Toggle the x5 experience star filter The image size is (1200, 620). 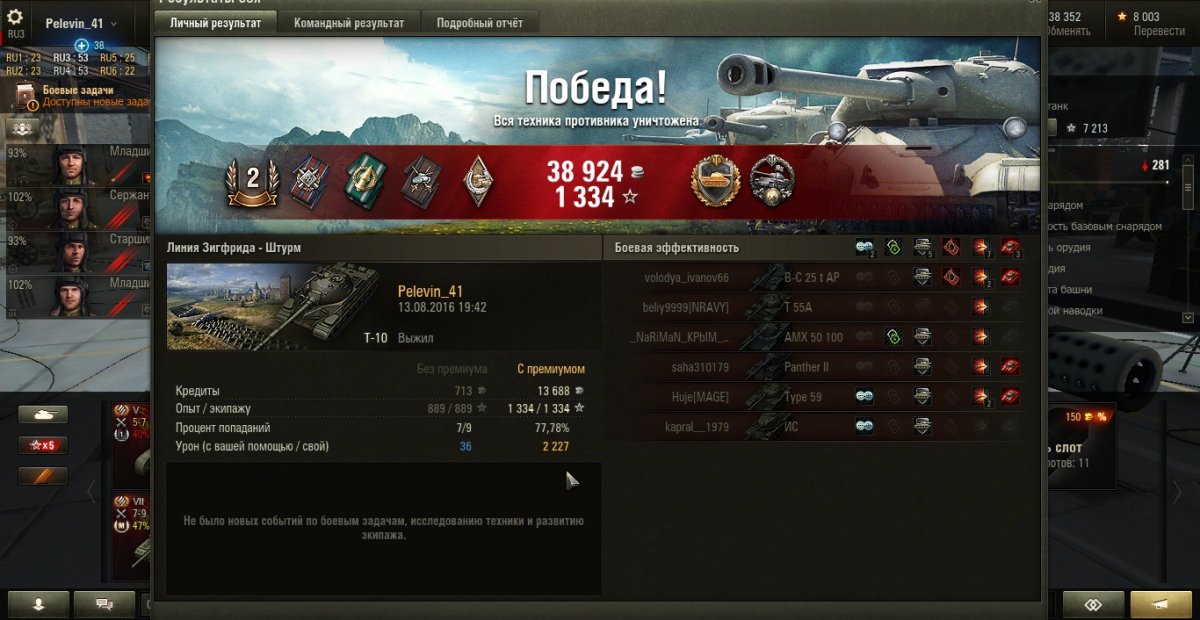pyautogui.click(x=43, y=445)
